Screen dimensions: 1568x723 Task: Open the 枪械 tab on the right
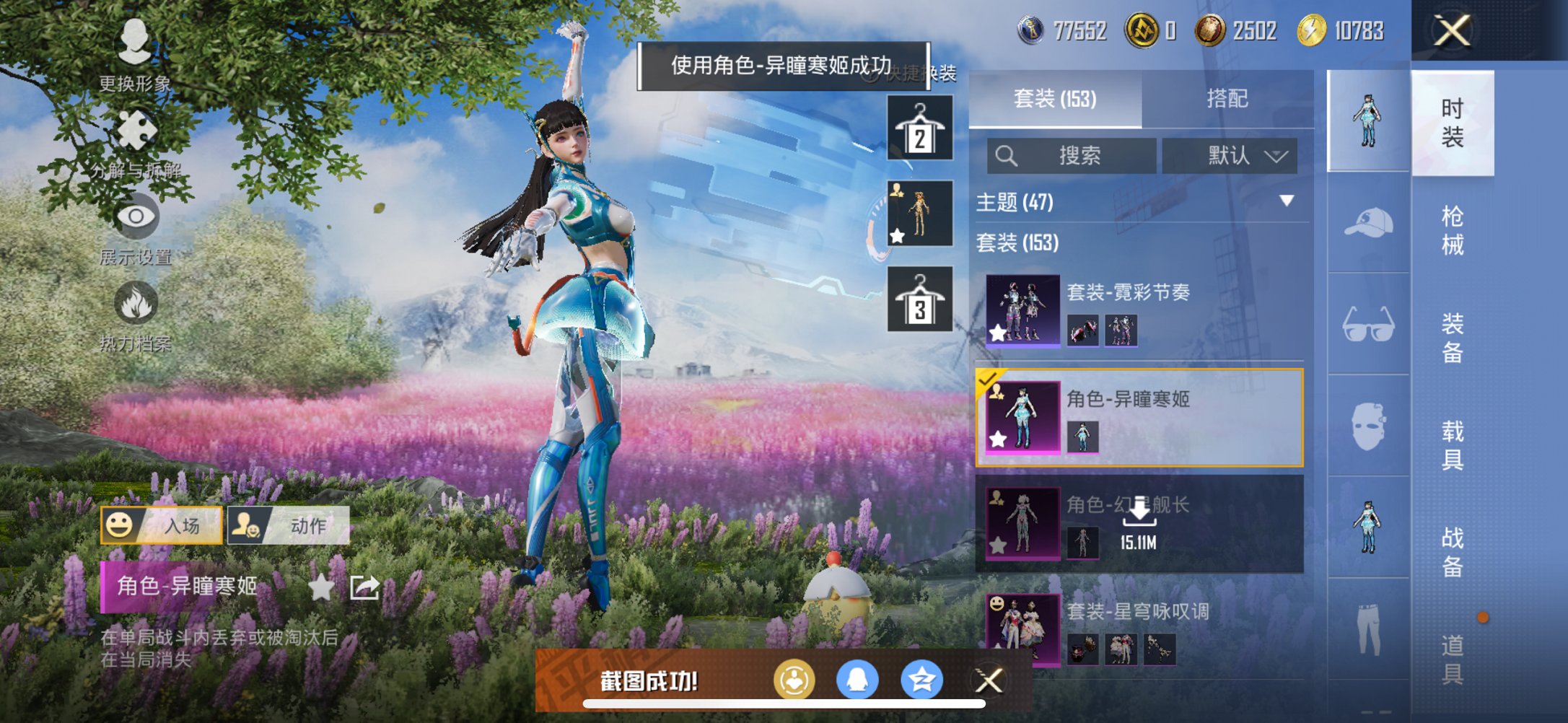1453,224
